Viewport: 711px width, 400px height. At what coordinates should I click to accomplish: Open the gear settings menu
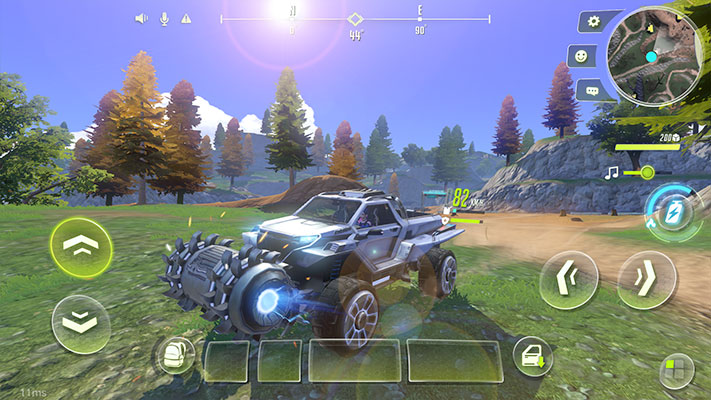[594, 21]
